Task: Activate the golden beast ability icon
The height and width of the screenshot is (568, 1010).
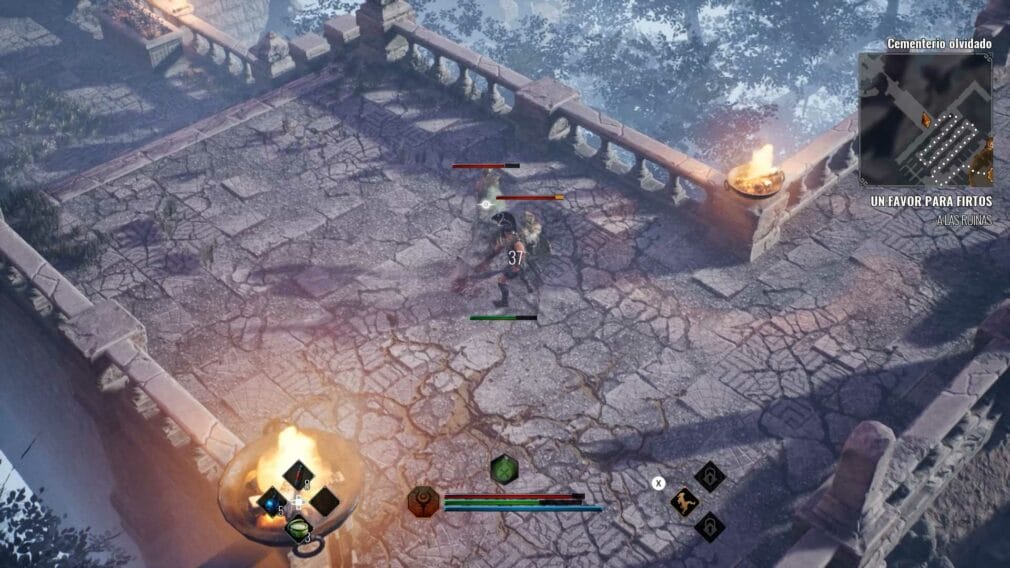Action: click(684, 502)
